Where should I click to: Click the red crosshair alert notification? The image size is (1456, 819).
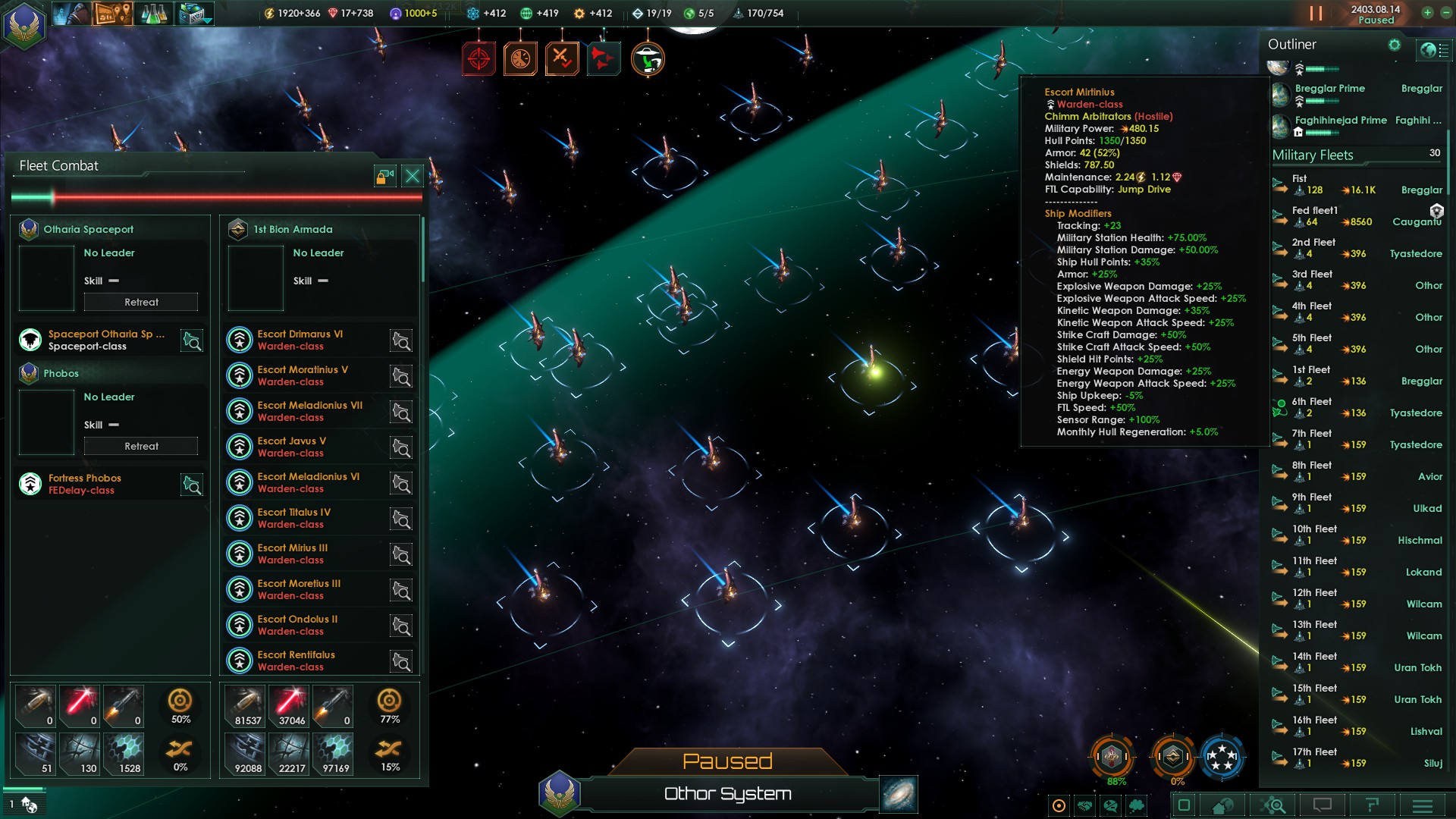(479, 58)
